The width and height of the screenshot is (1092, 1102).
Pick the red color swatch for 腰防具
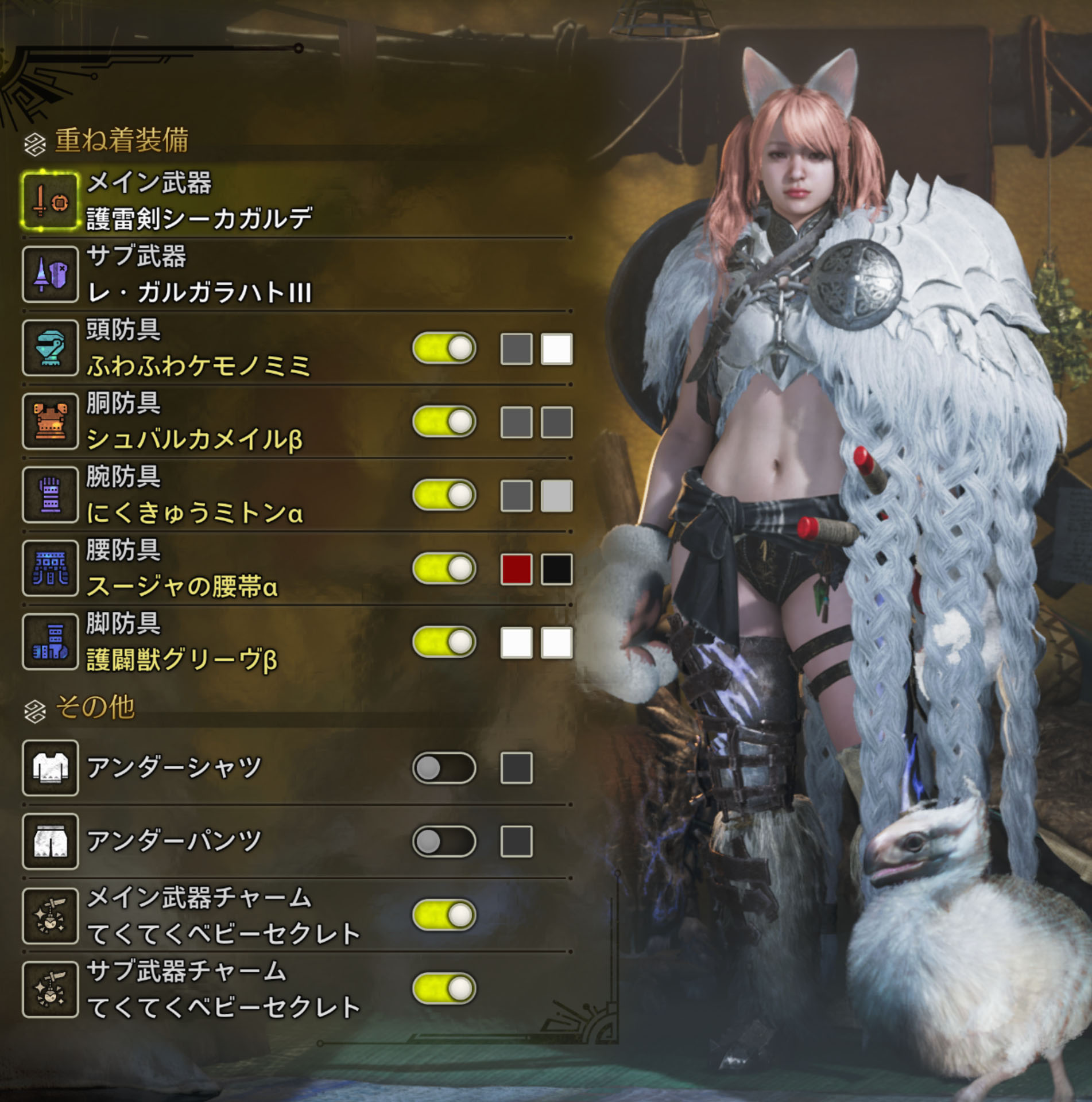[516, 569]
